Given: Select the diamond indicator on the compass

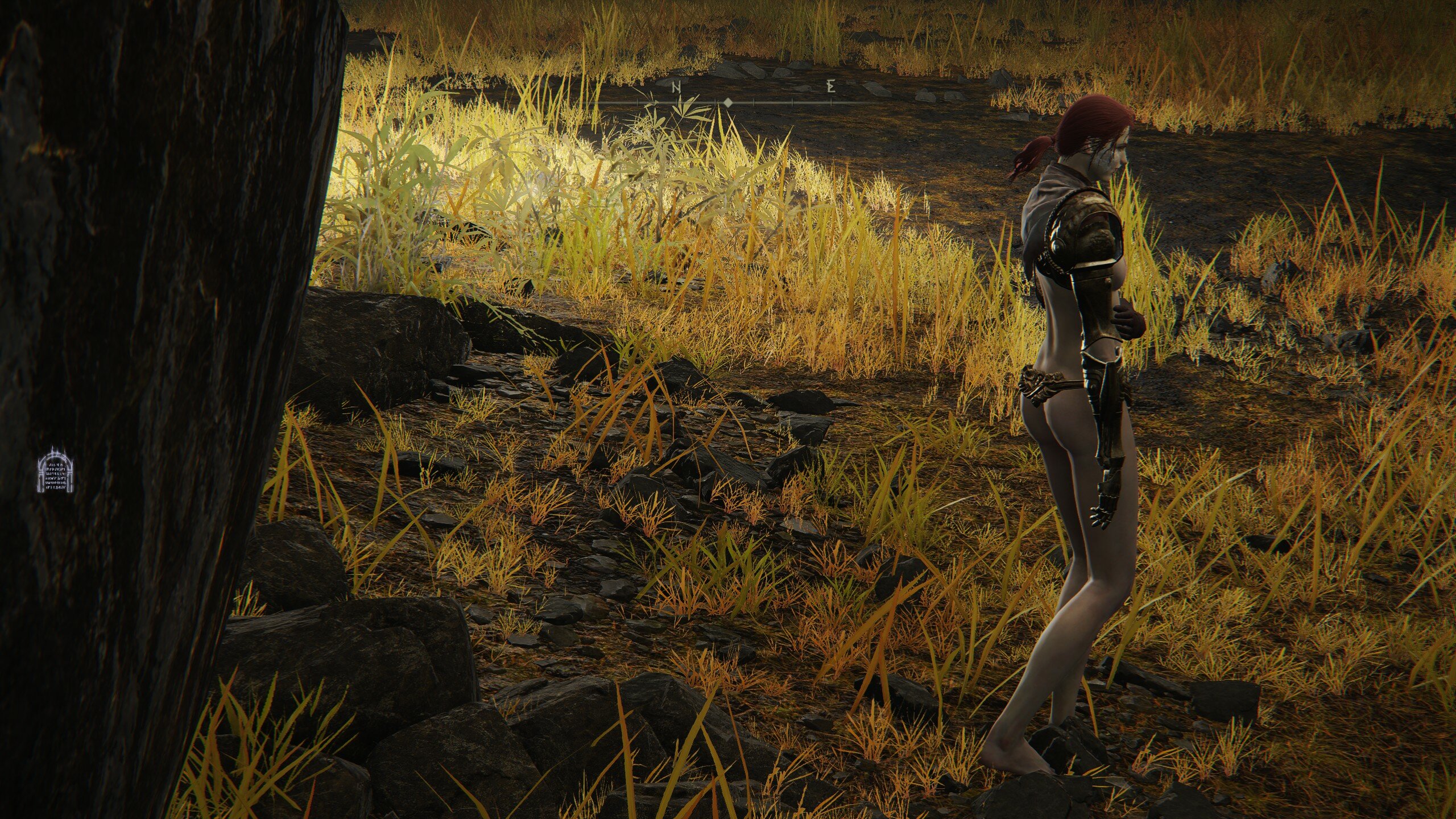Looking at the screenshot, I should [x=727, y=103].
